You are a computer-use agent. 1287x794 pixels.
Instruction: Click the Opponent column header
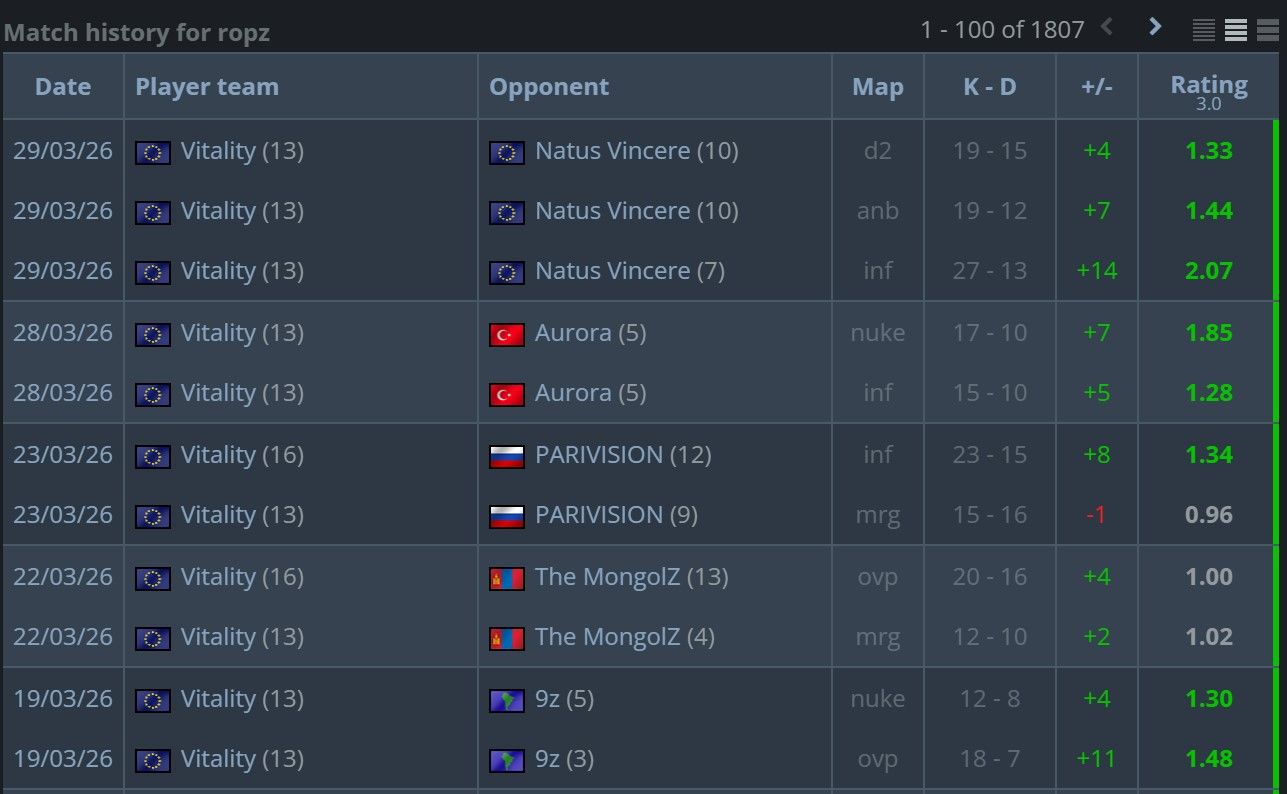click(549, 86)
